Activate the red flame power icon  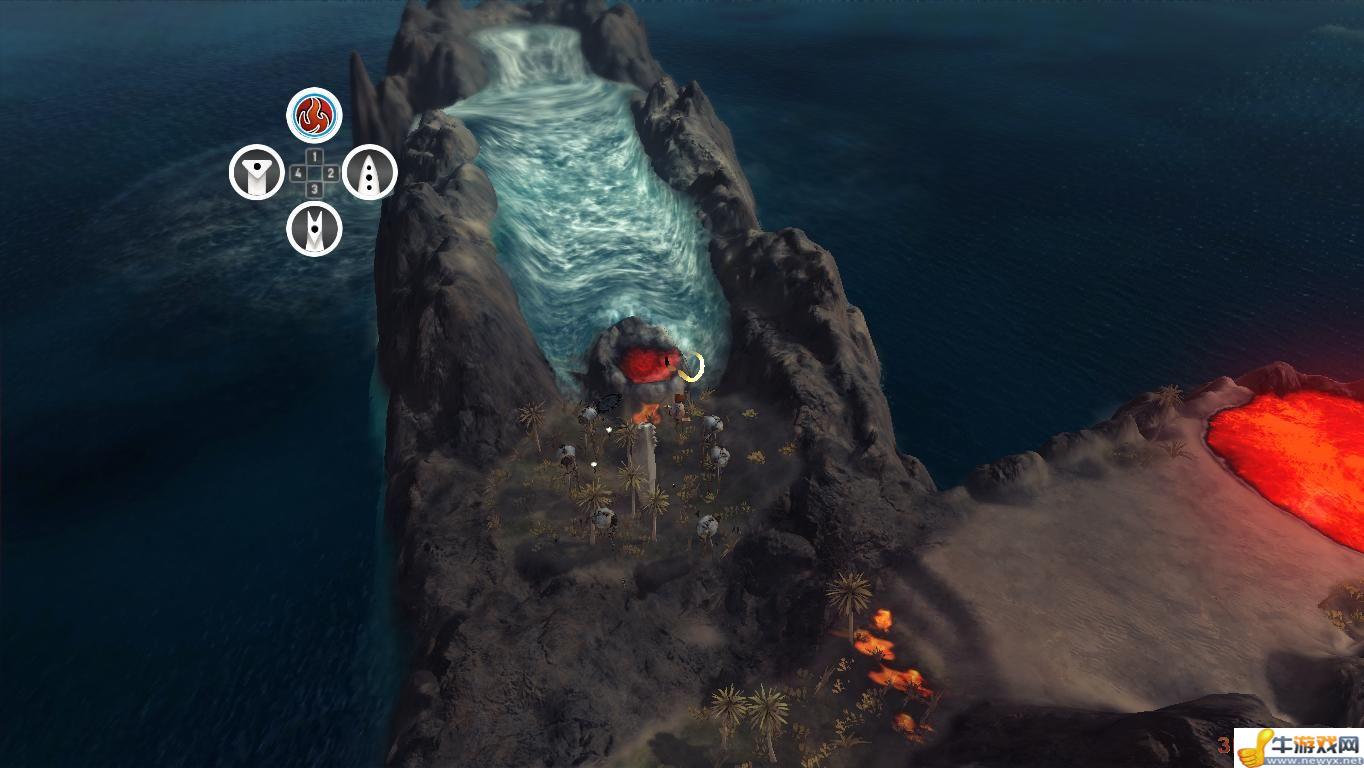pos(314,116)
